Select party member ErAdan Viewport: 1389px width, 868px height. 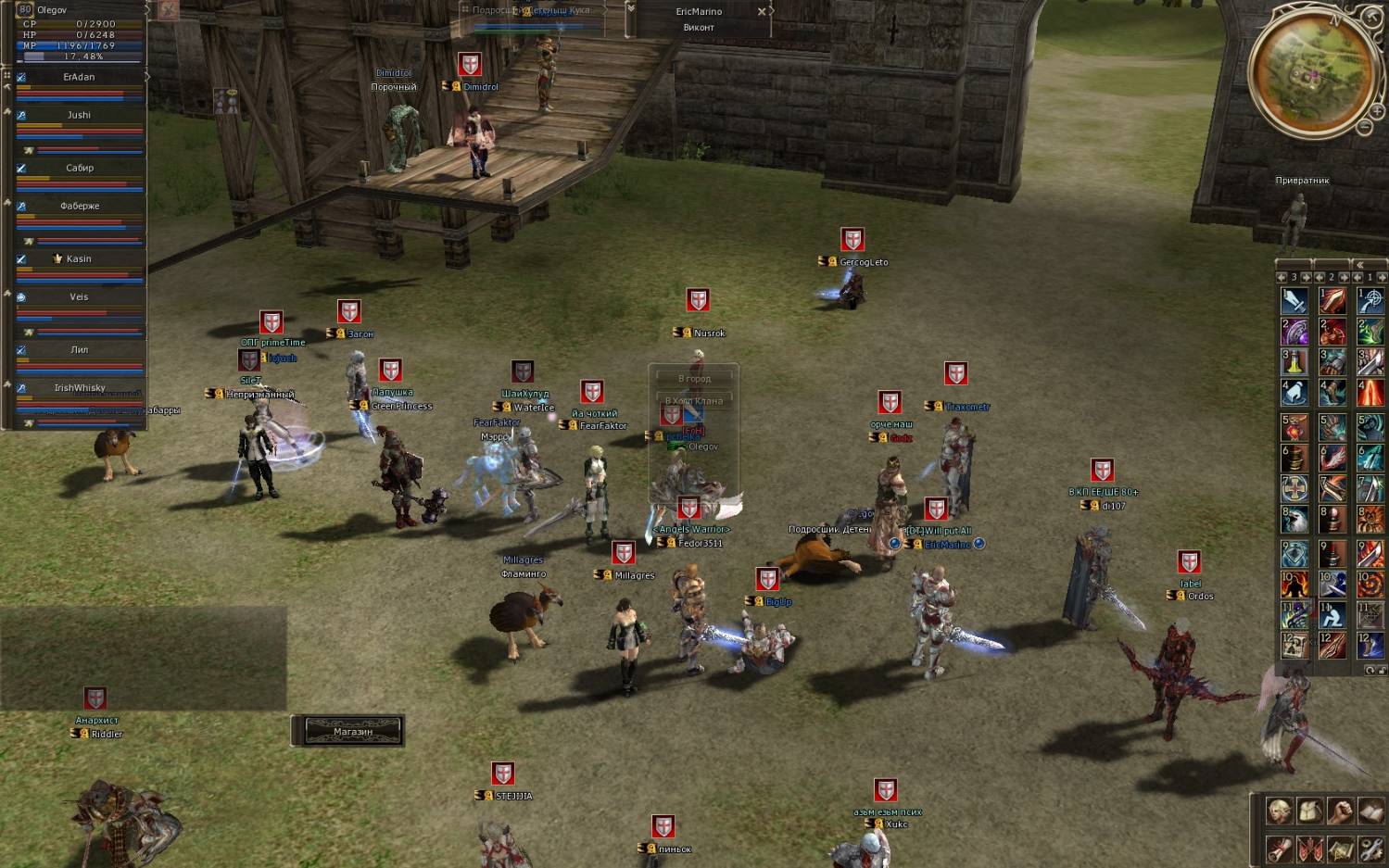click(79, 77)
